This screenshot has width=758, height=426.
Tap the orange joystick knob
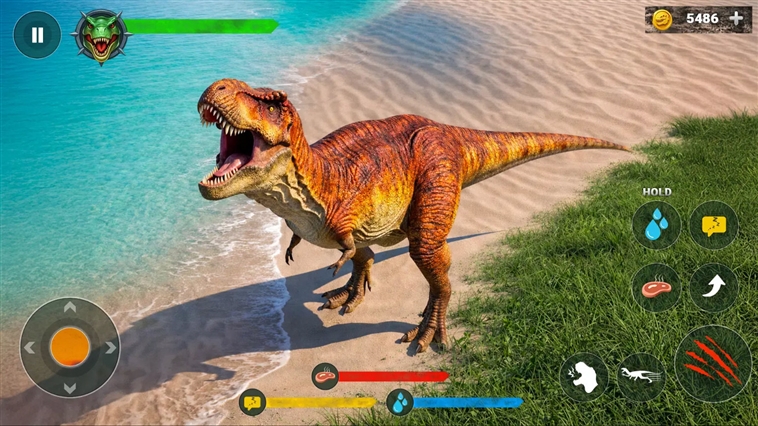point(70,346)
